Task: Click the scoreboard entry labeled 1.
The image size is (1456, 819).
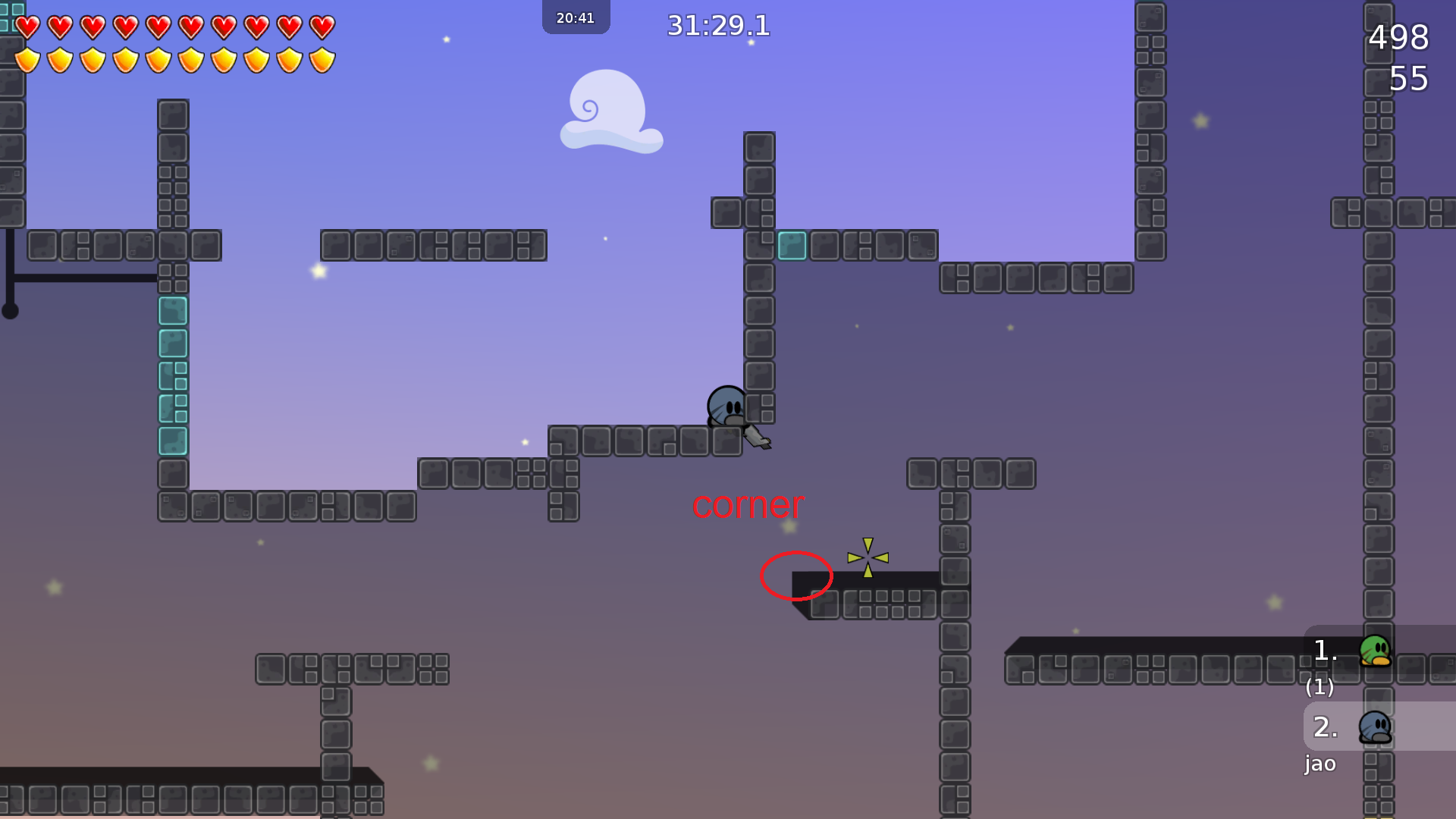Action: tap(1324, 649)
